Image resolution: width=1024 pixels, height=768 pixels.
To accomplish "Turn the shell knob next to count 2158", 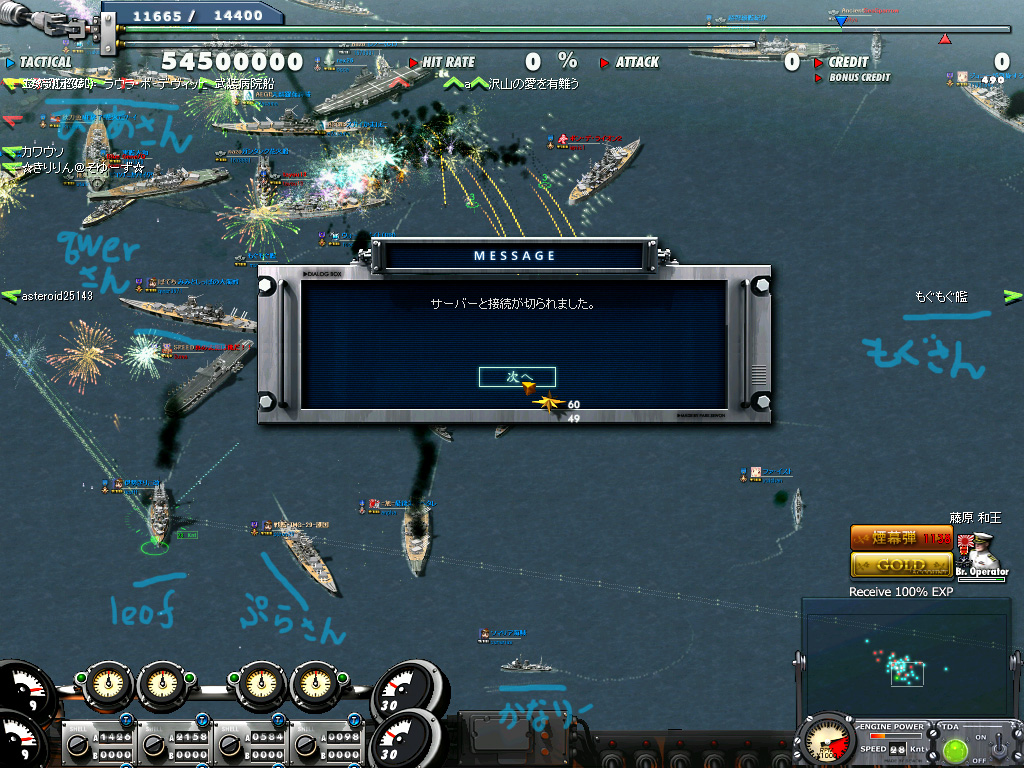I will tap(154, 745).
